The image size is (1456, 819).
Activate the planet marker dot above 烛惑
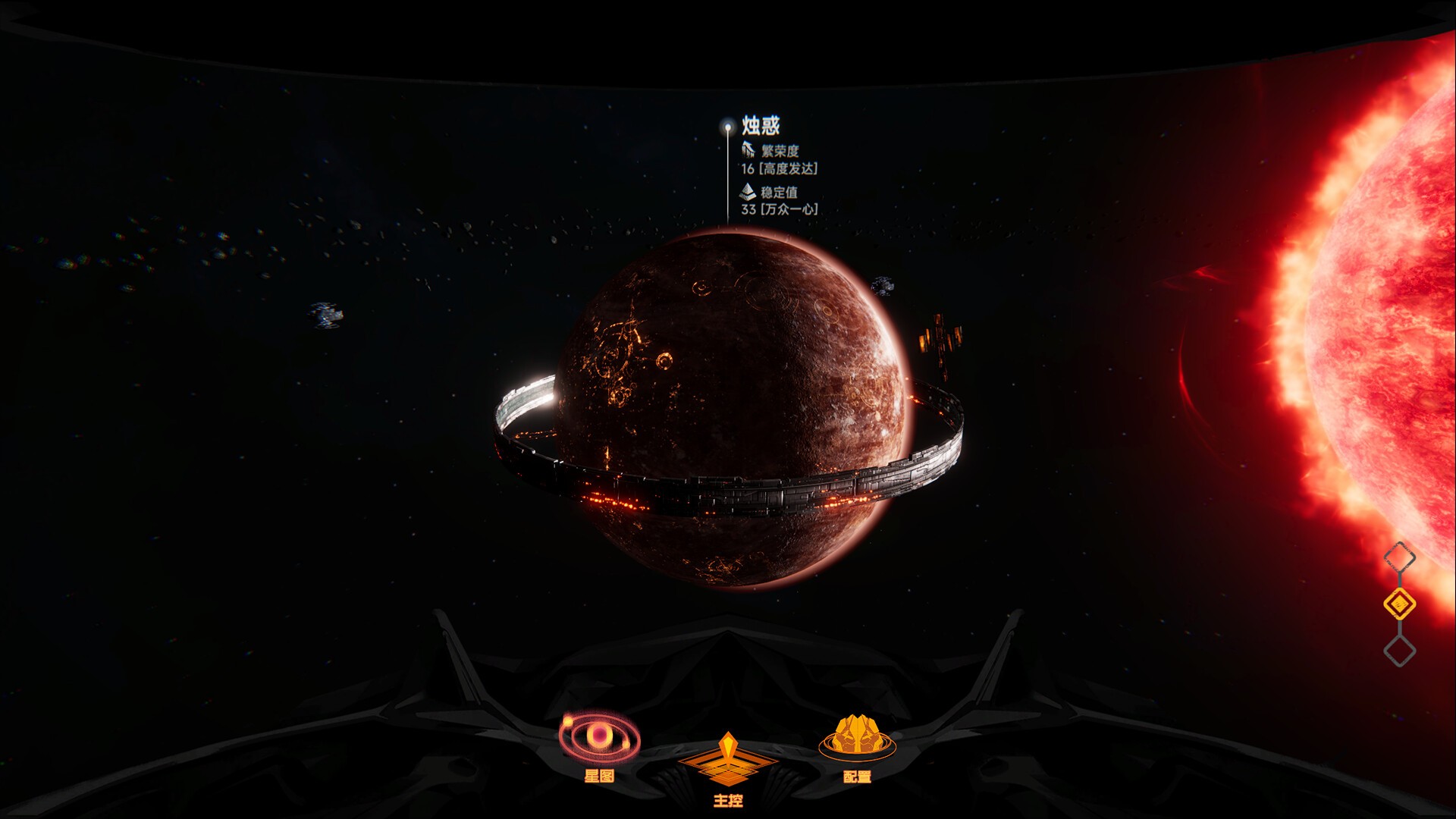pyautogui.click(x=729, y=127)
